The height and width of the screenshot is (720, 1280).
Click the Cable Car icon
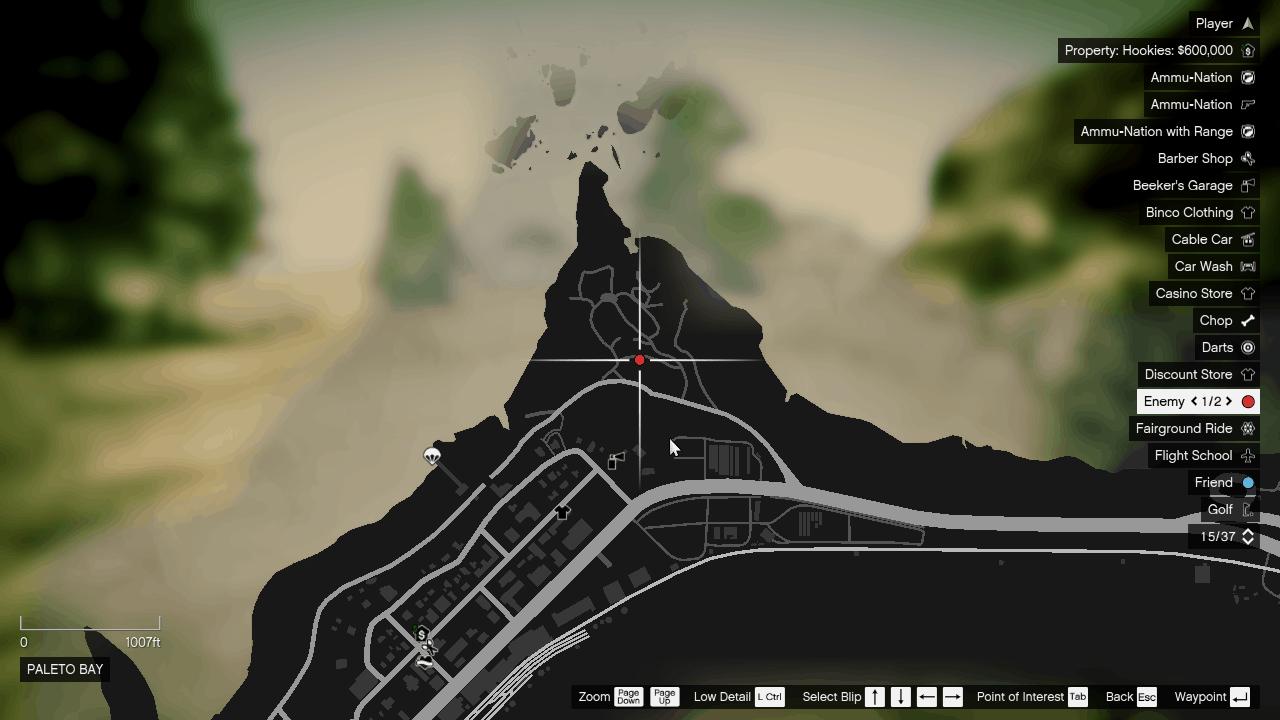(x=1247, y=239)
